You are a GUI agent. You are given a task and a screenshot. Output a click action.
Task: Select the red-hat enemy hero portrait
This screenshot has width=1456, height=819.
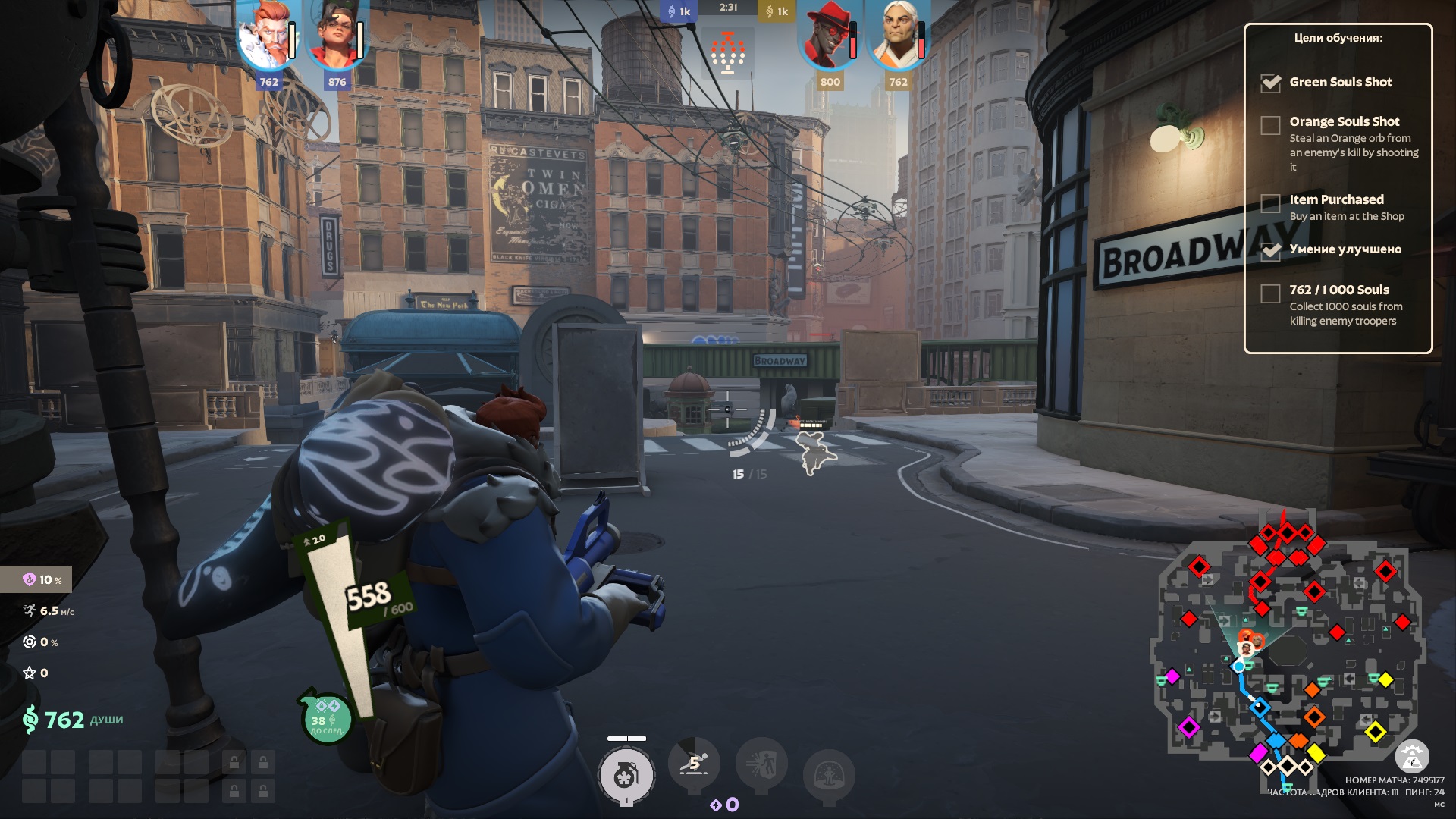coord(829,36)
